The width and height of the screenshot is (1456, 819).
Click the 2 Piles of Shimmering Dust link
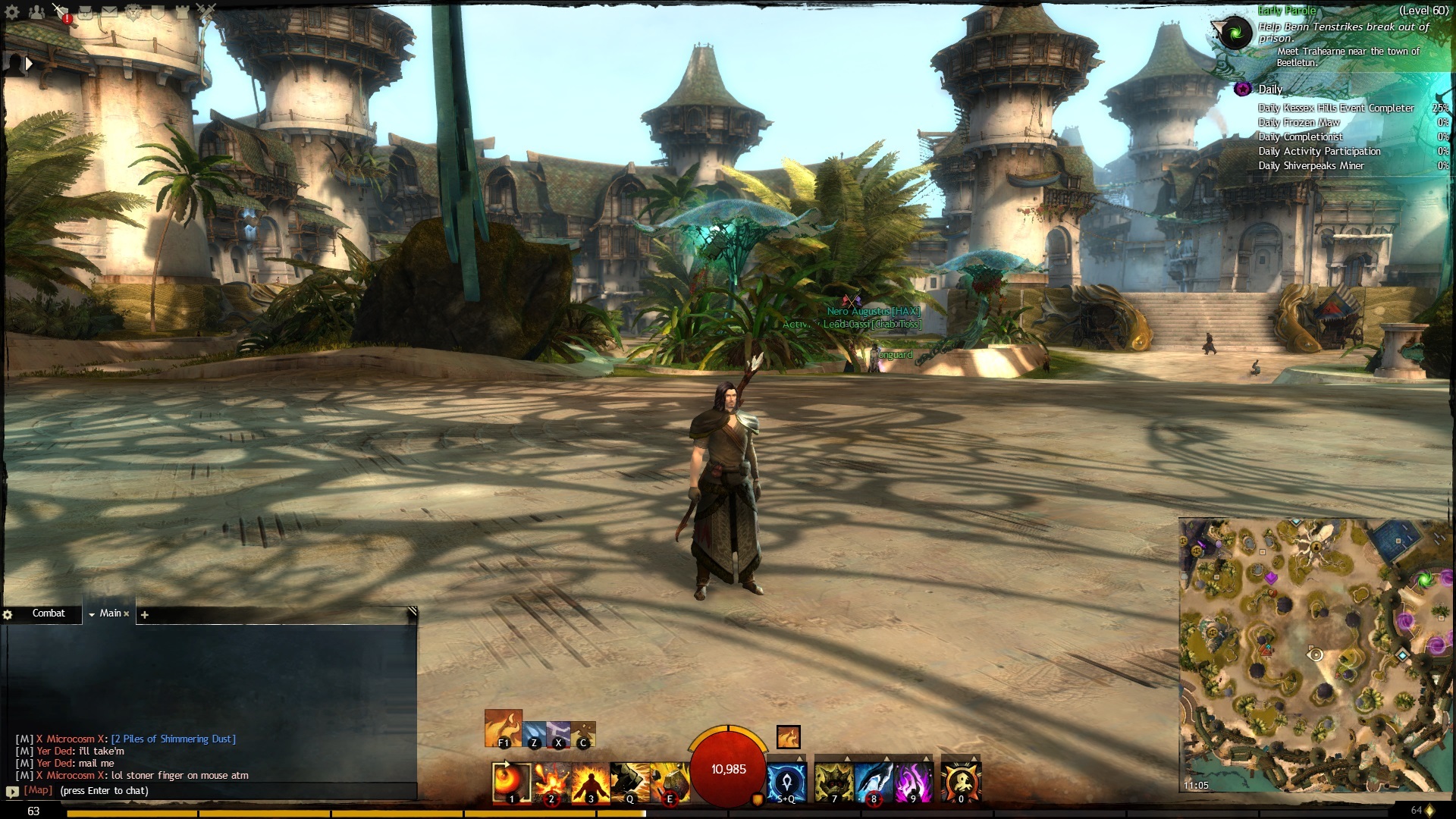(x=174, y=739)
